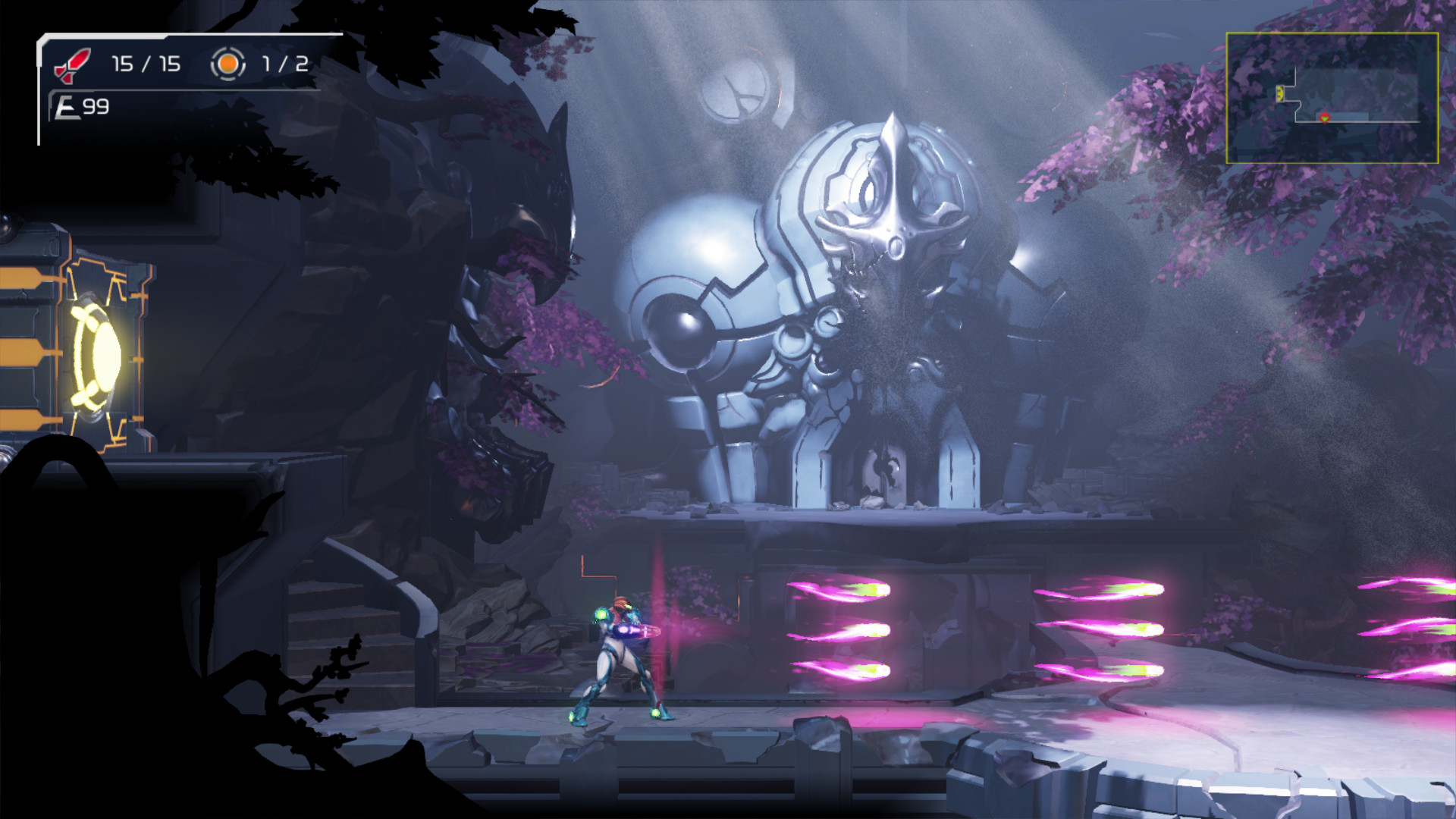Expand the Power Bomb count showing 1 / 2
1456x819 pixels.
click(x=283, y=64)
